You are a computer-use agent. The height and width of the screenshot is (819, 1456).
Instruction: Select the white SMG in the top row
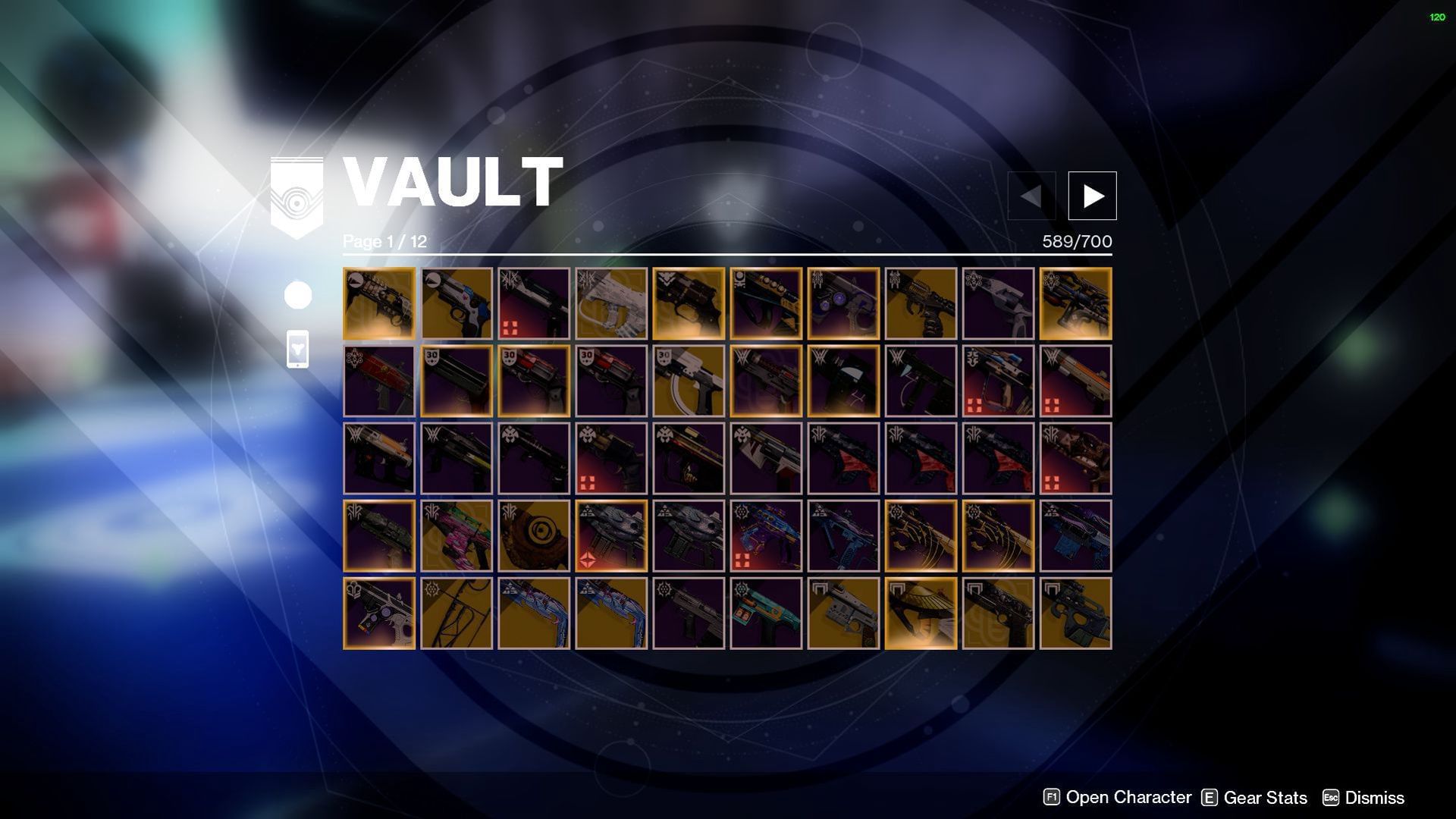[x=611, y=303]
